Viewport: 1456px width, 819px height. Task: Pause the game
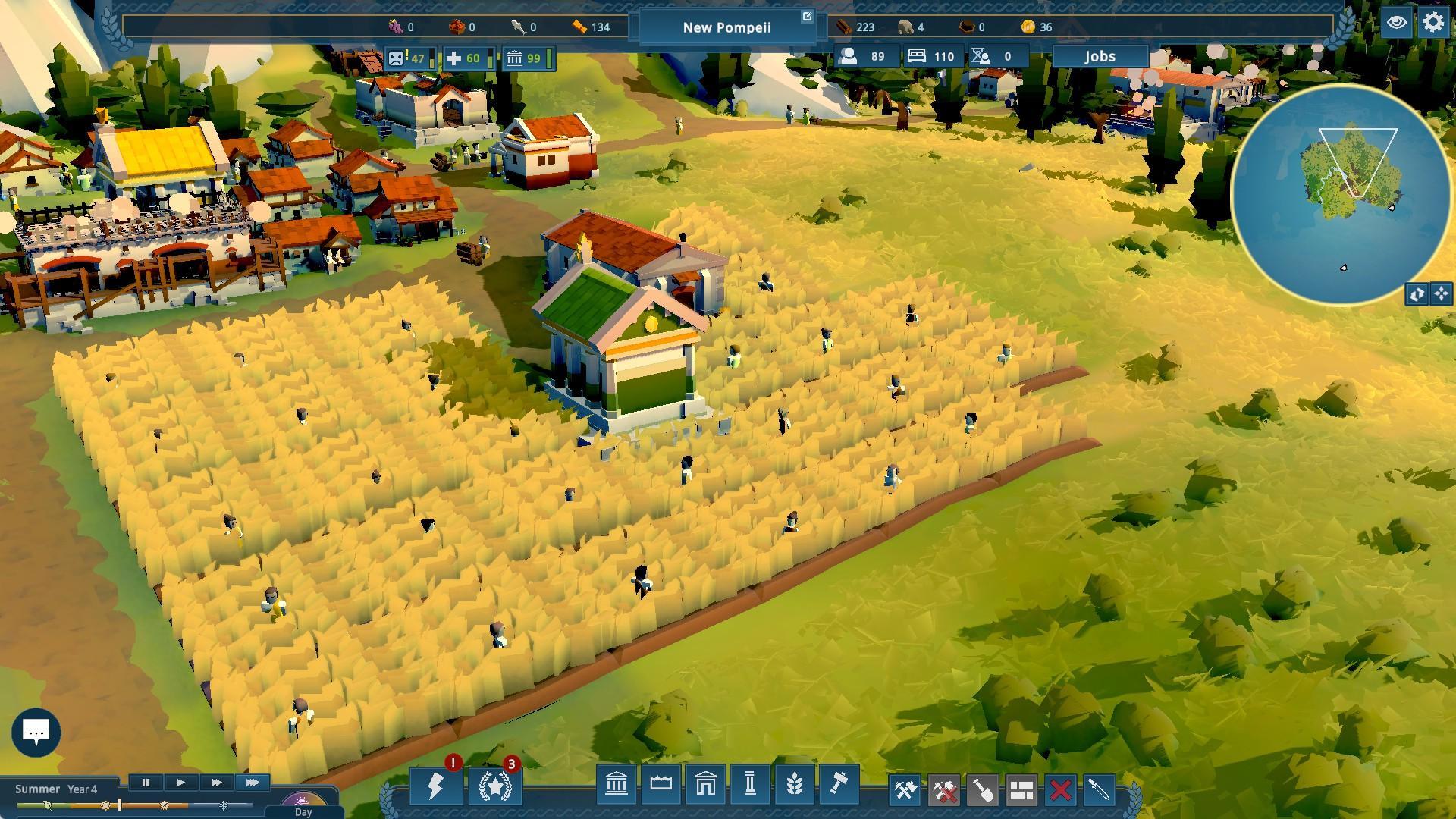(x=146, y=783)
